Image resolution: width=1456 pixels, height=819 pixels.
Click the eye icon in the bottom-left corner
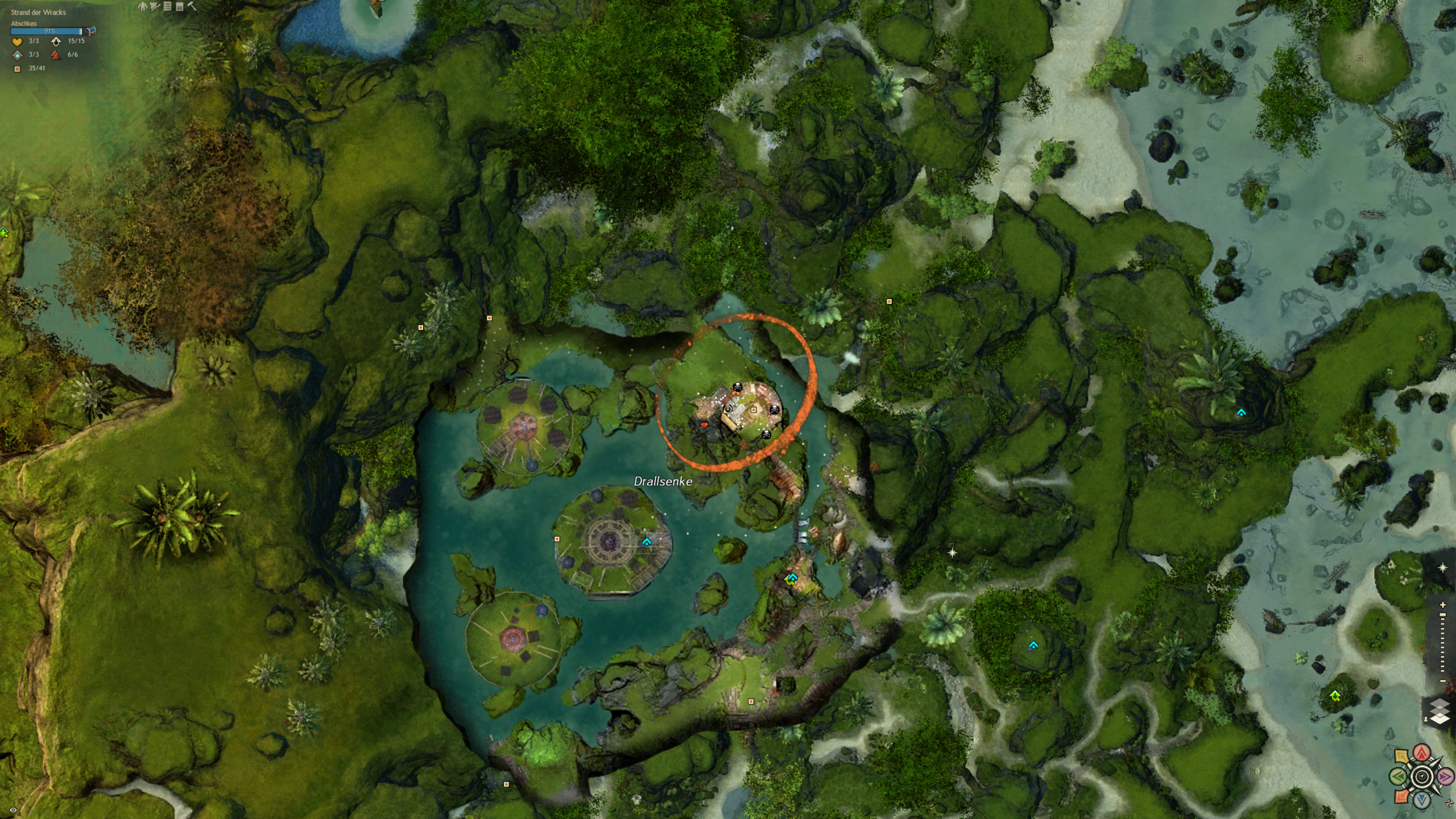pos(13,810)
